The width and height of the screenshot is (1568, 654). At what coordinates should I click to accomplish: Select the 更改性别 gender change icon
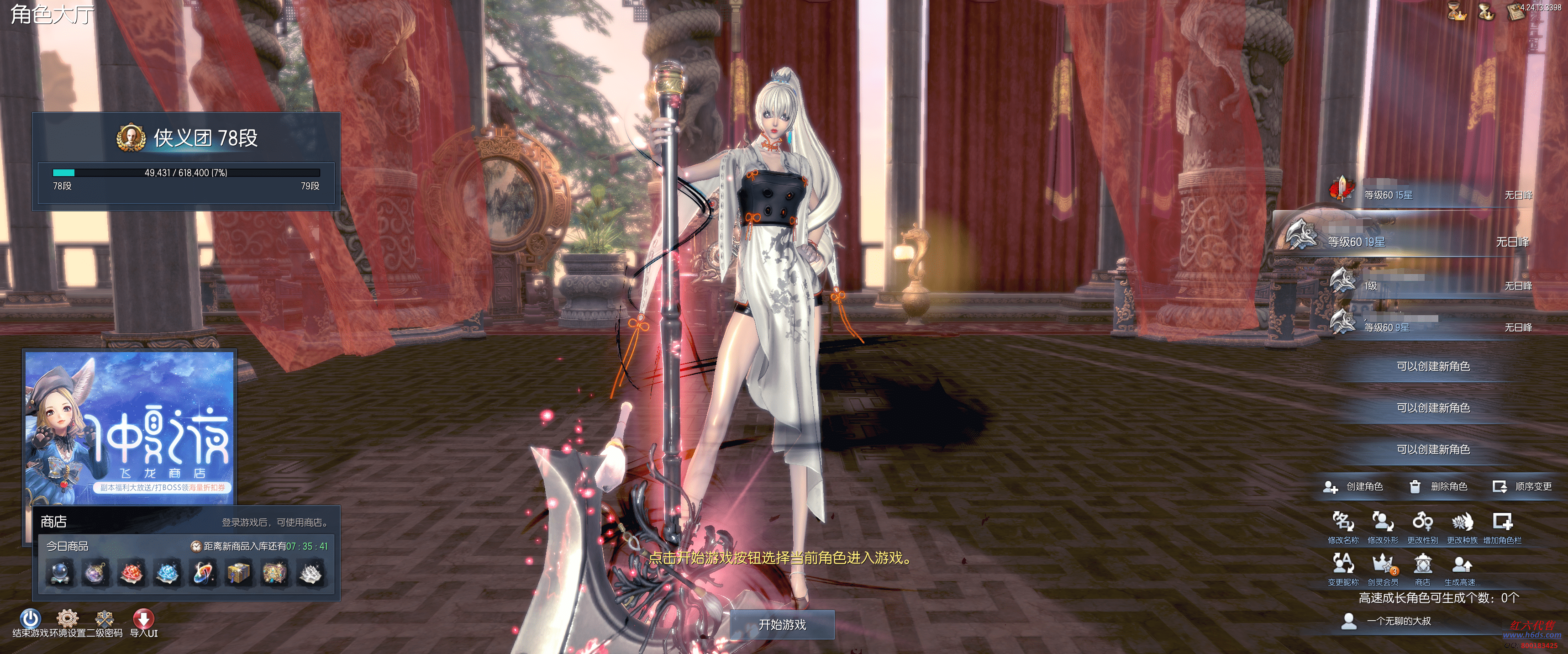click(1422, 524)
